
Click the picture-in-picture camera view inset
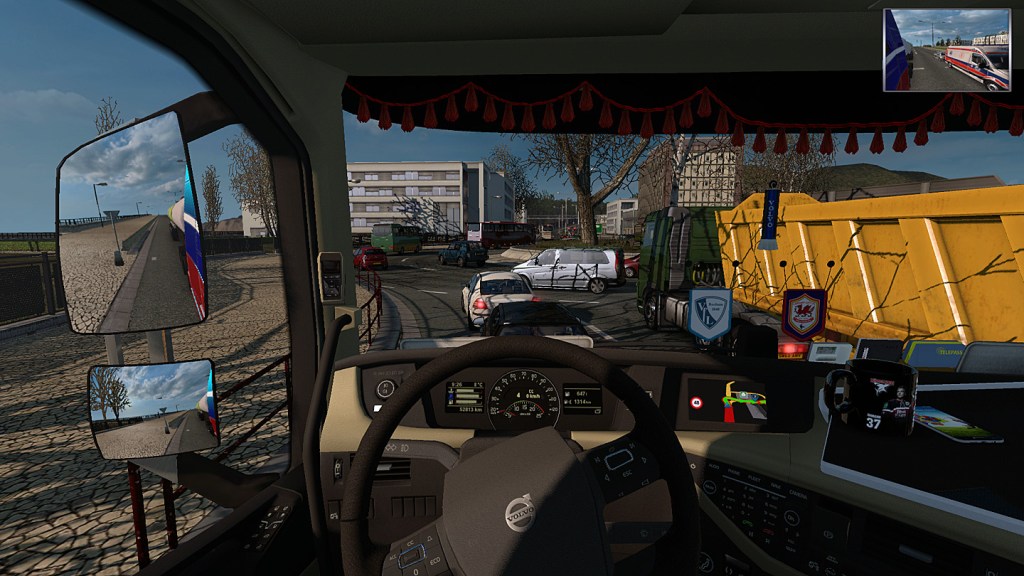946,50
